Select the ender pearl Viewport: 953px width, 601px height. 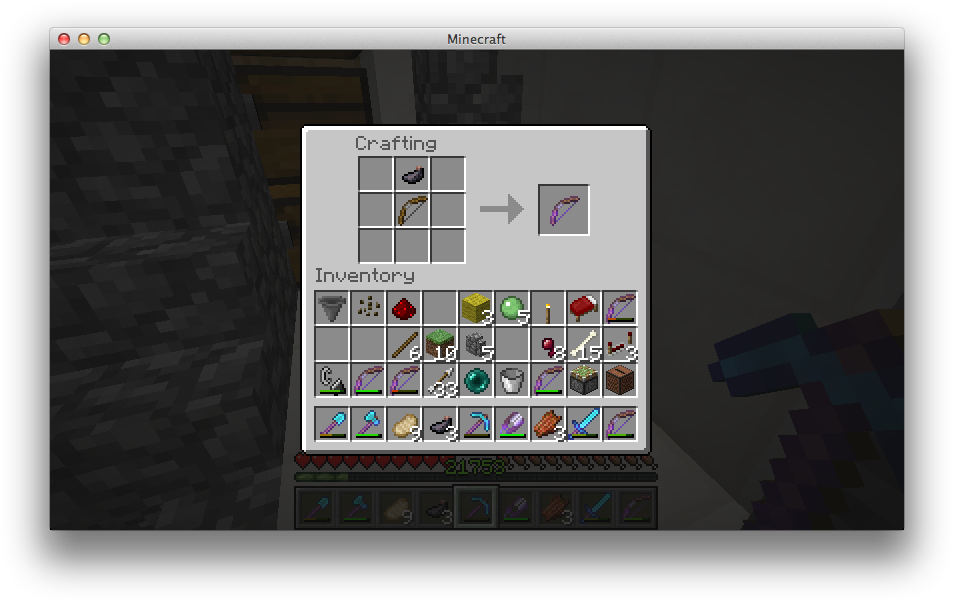(475, 381)
